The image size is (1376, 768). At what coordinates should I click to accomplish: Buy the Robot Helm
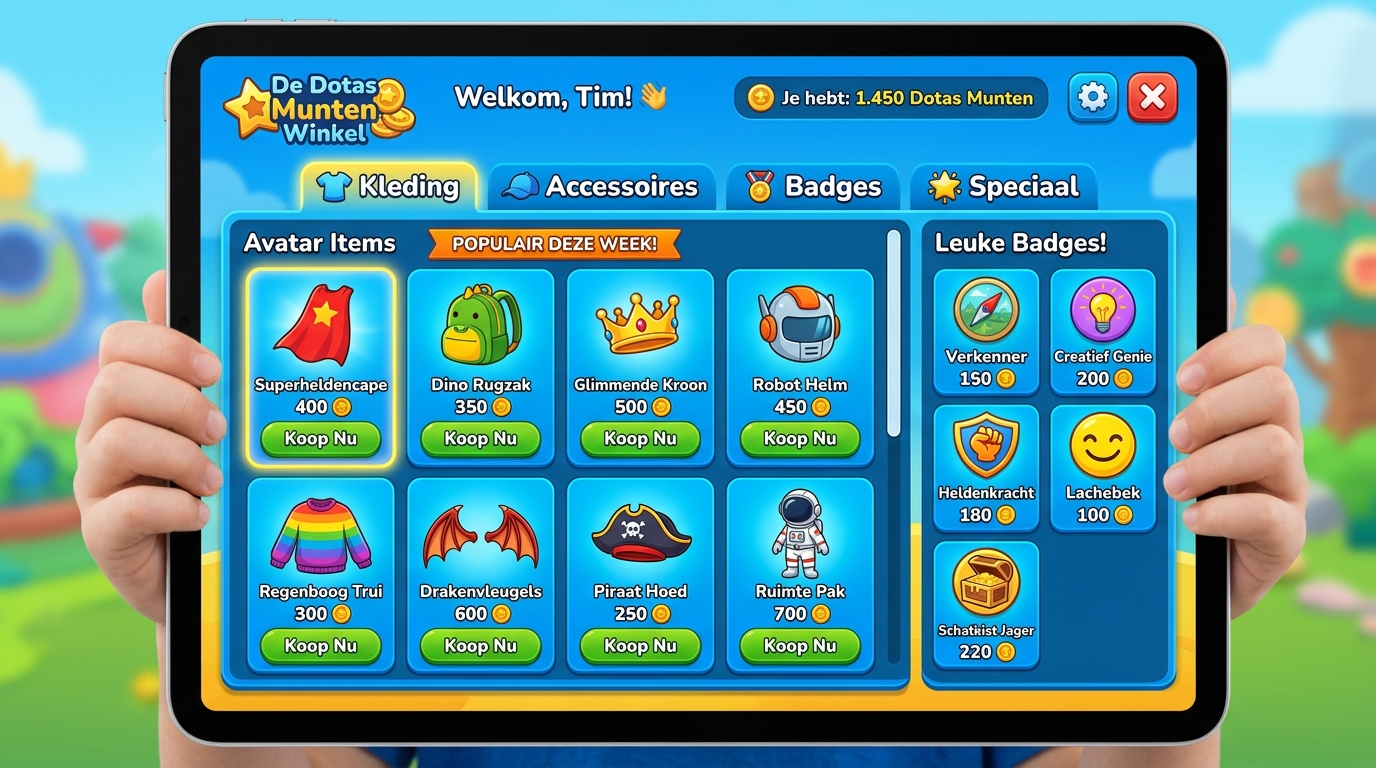tap(800, 439)
